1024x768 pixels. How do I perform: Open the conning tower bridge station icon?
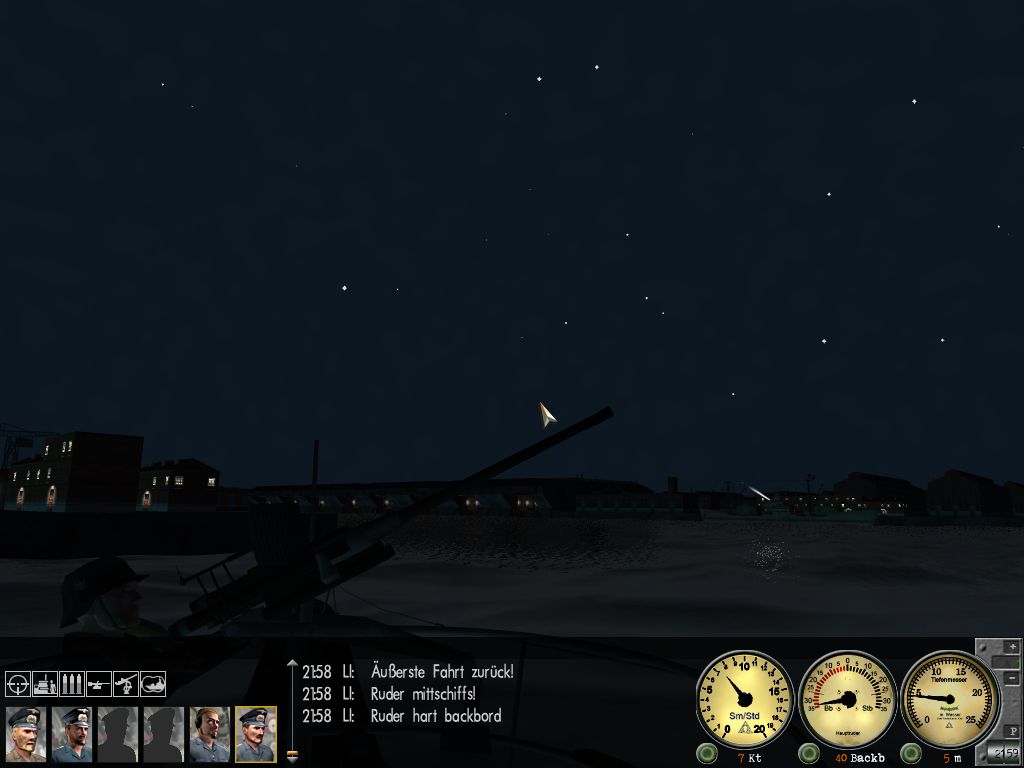[45, 684]
